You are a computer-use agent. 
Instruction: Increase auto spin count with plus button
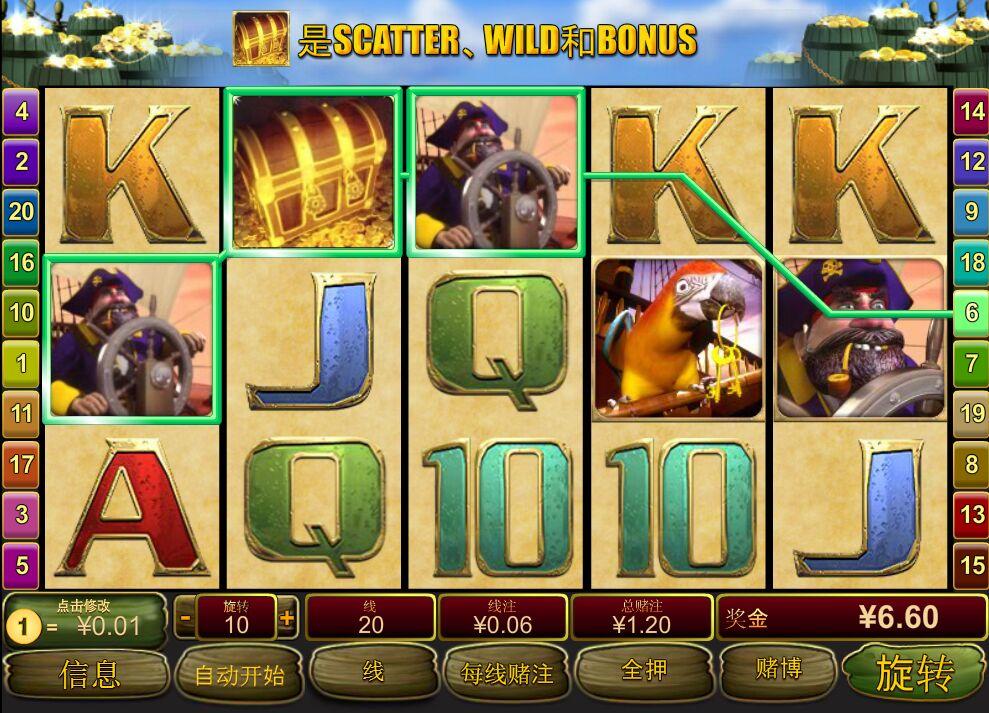tap(287, 618)
